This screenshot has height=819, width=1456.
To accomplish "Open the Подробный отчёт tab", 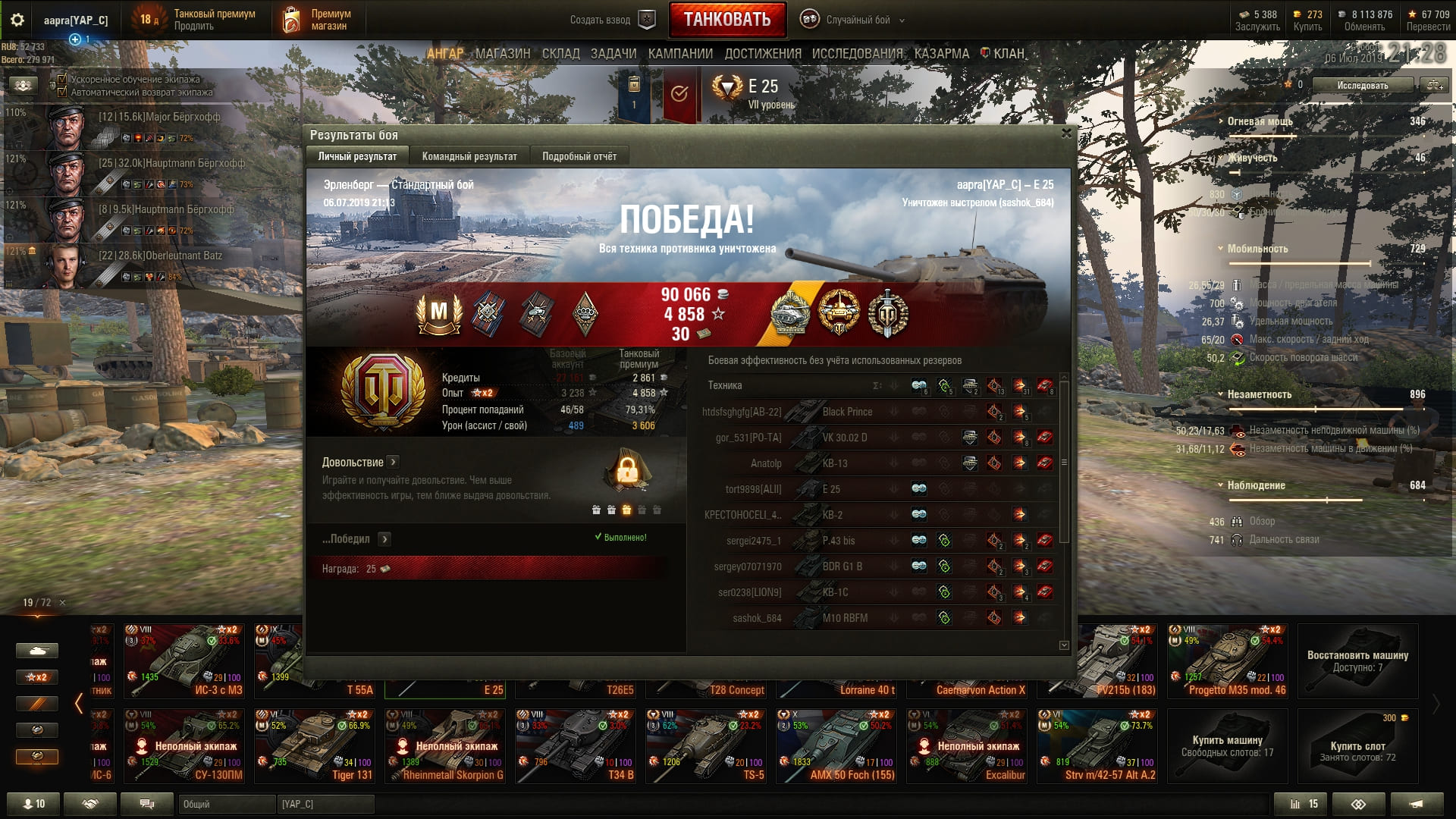I will 579,156.
